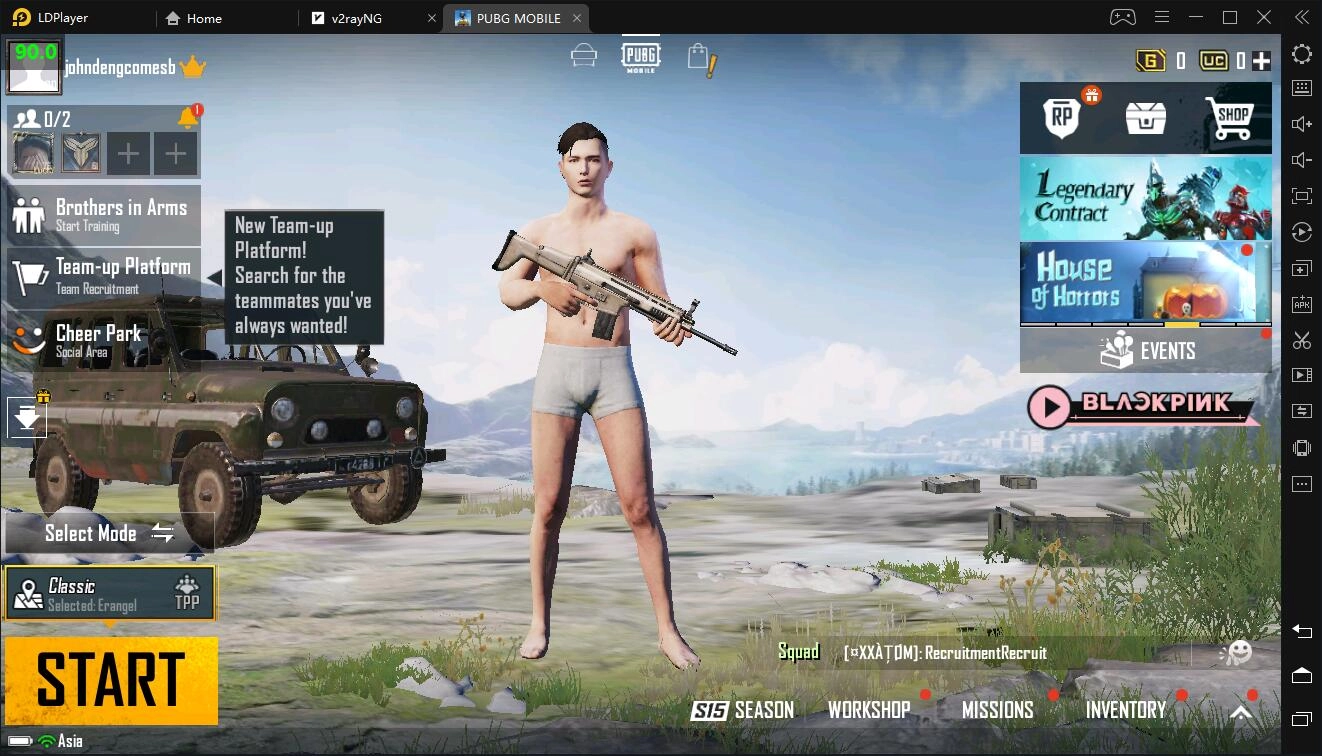
Task: Open the RP Royale Pass icon
Action: click(x=1059, y=117)
